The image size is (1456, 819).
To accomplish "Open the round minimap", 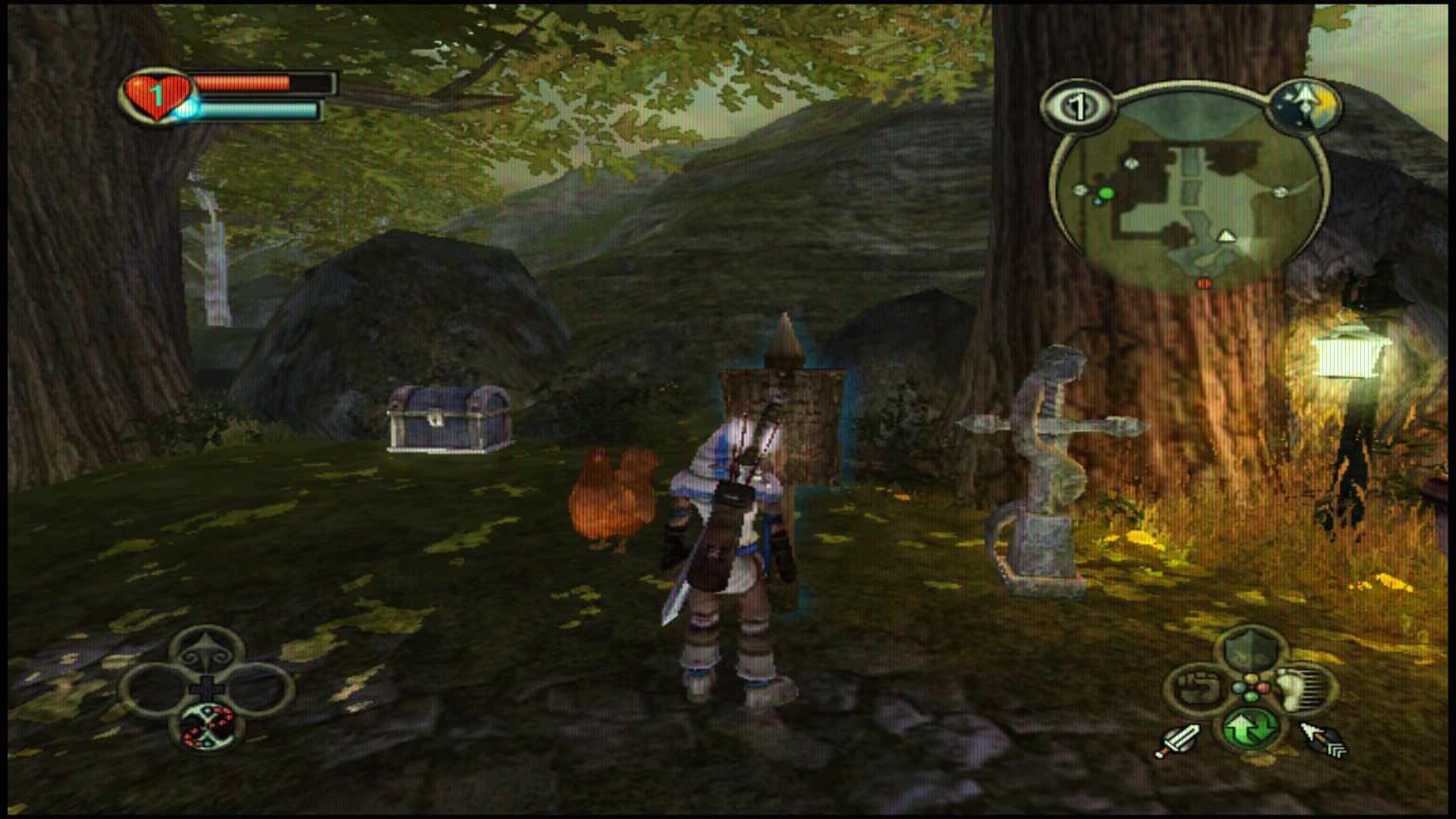I will (x=1190, y=194).
